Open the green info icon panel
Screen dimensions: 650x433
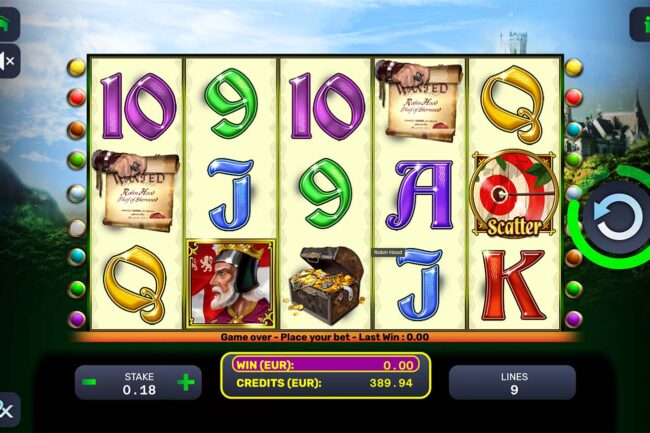[x=641, y=23]
